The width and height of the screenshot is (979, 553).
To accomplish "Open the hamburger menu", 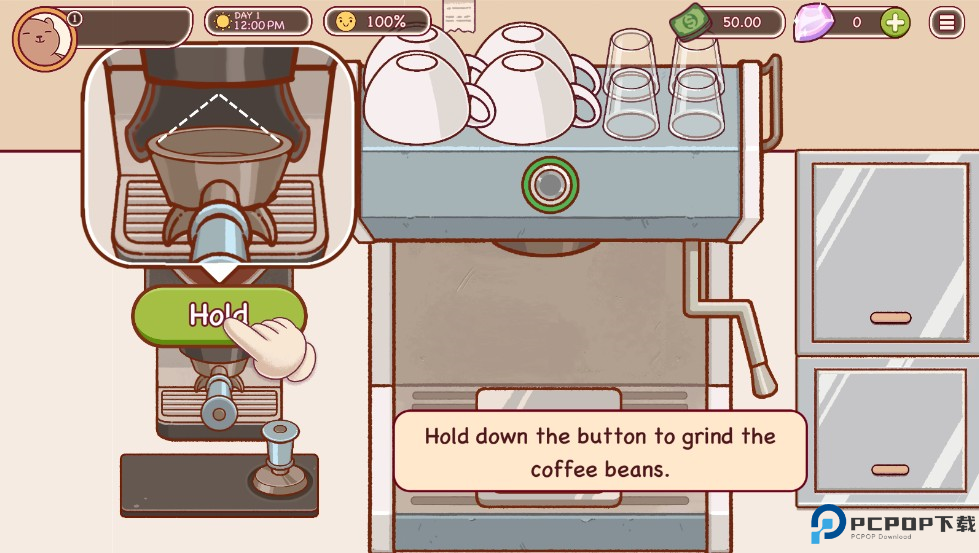I will point(946,22).
